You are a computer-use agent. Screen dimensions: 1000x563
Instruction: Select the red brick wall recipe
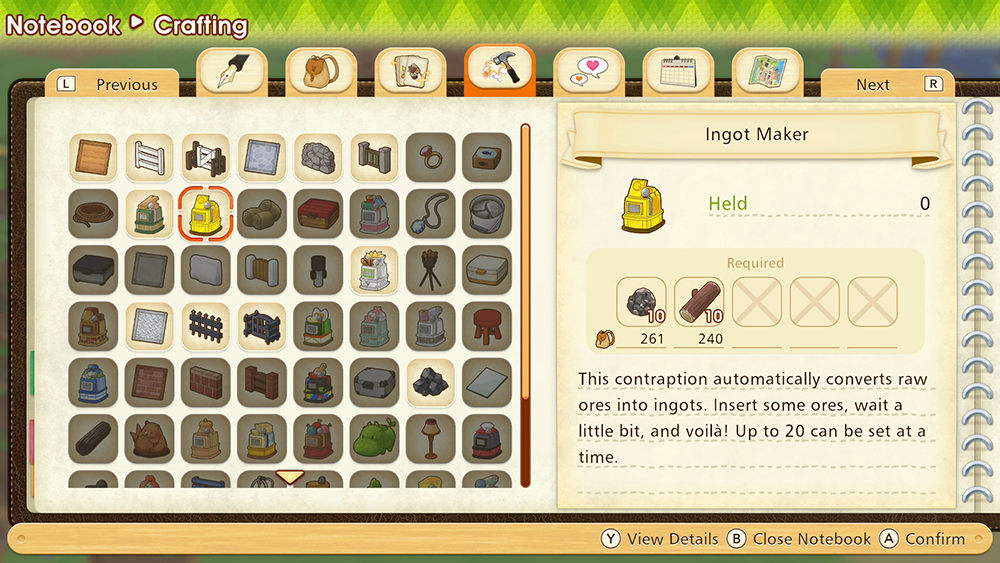206,382
